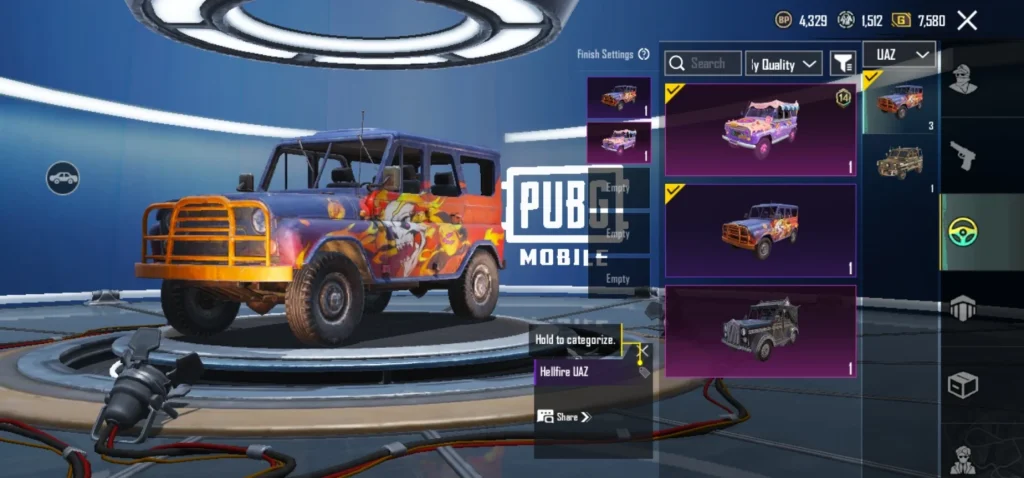The height and width of the screenshot is (478, 1024).
Task: Toggle the car view icon
Action: point(63,178)
